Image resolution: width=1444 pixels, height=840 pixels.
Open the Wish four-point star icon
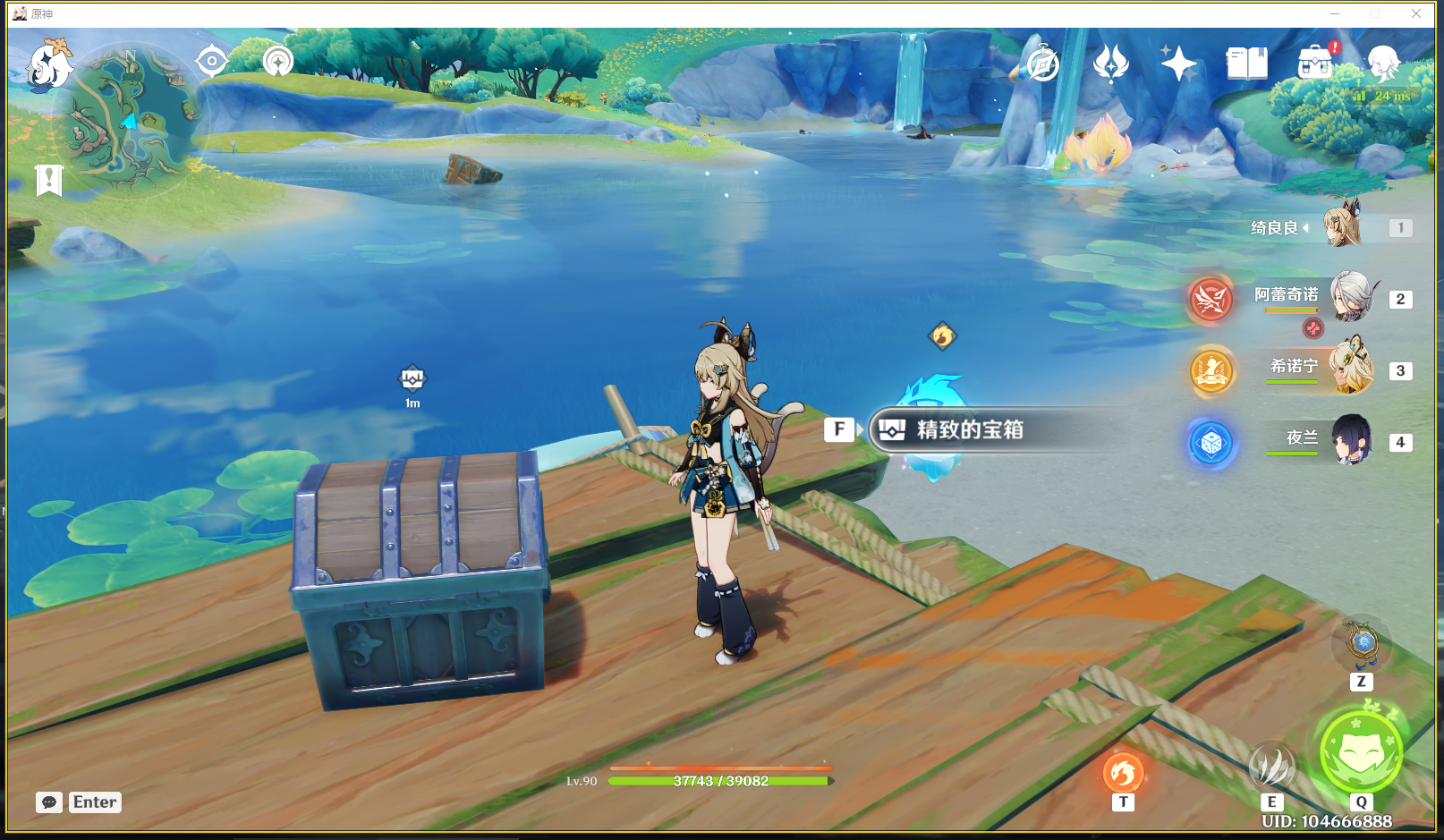tap(1178, 64)
